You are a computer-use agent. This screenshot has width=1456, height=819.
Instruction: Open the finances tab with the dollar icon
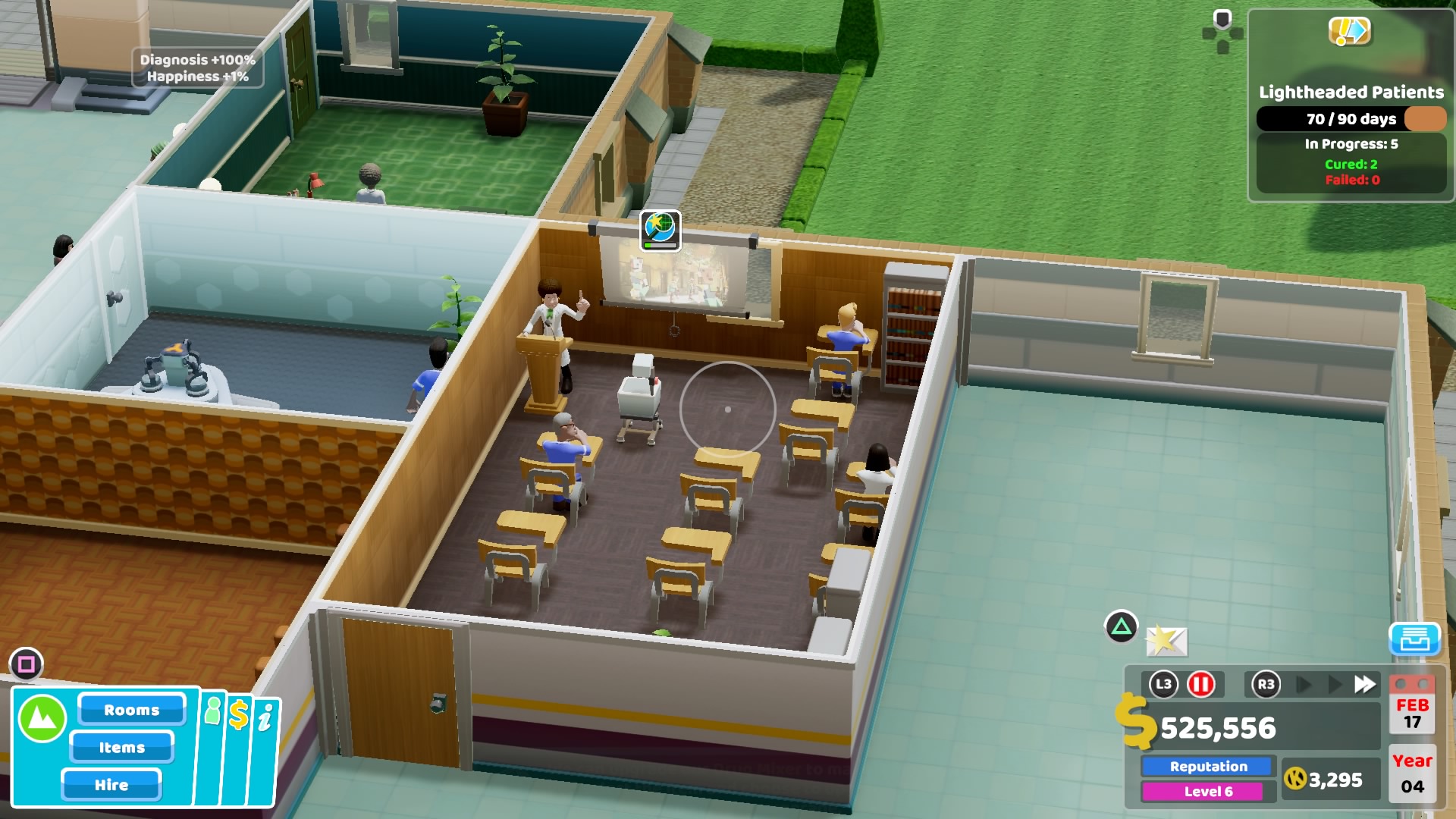click(x=239, y=714)
